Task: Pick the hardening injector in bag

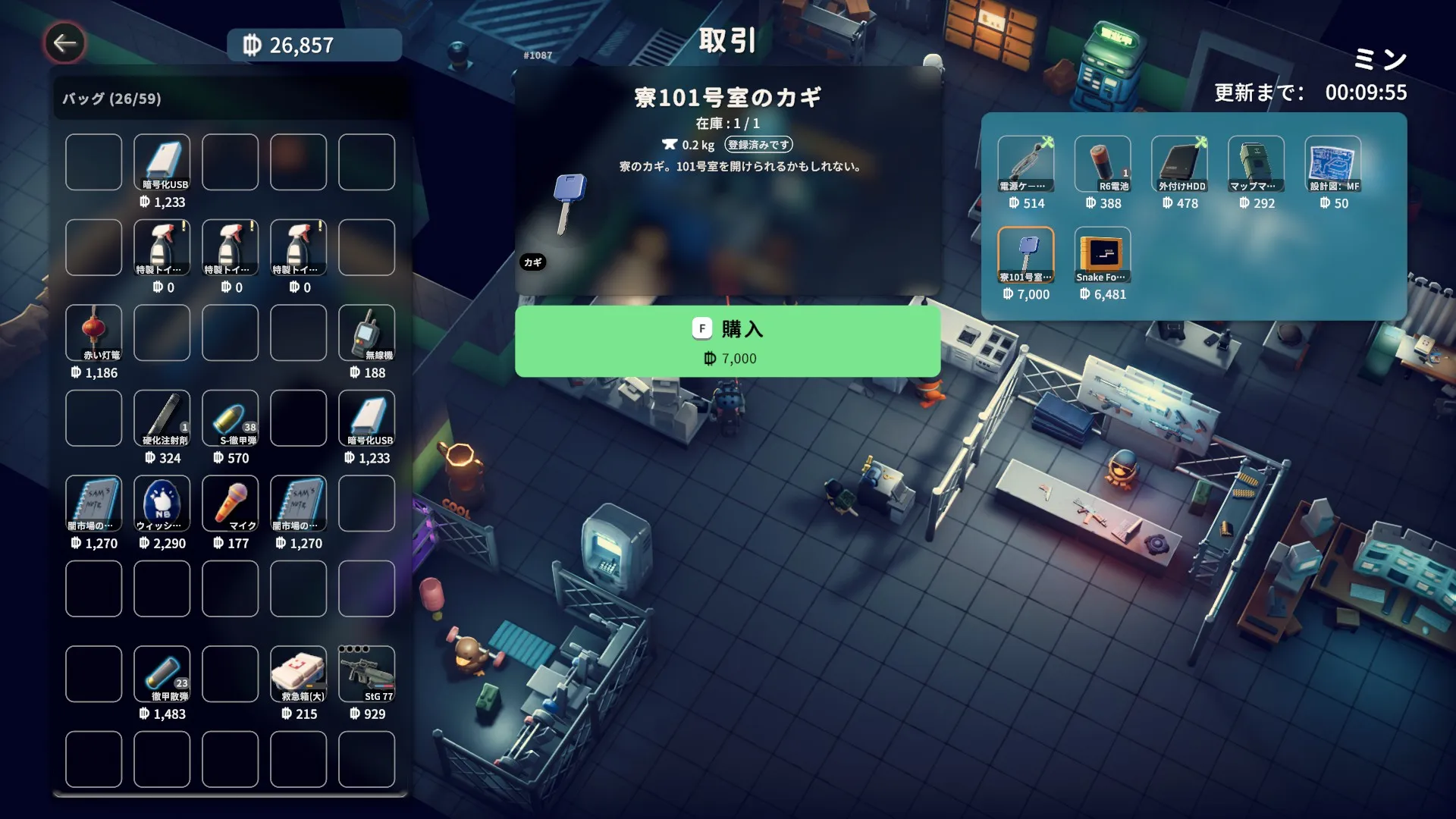Action: 162,418
